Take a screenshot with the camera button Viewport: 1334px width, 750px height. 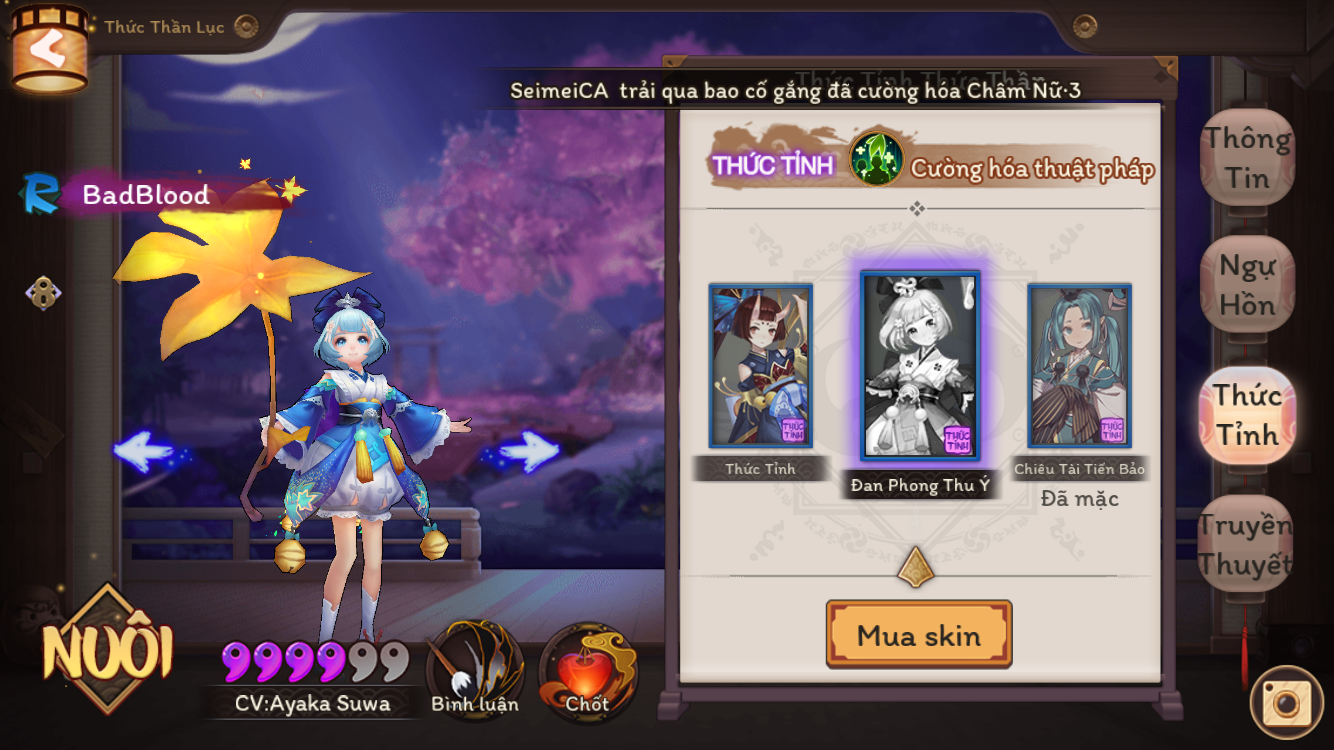point(1286,702)
